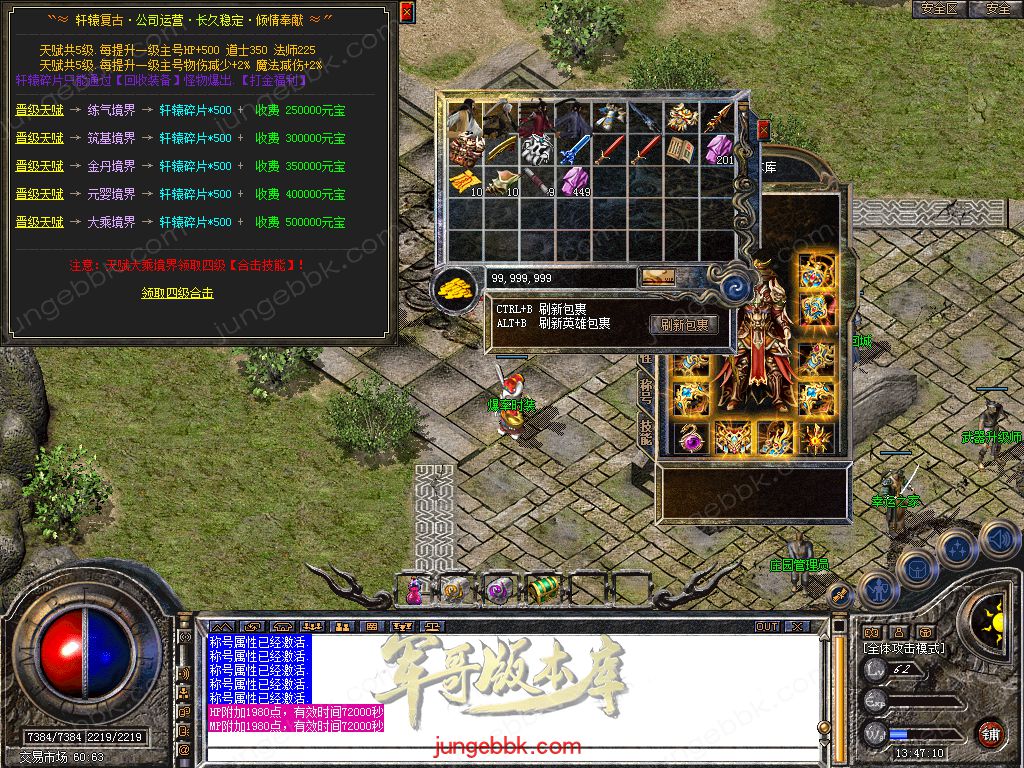This screenshot has height=768, width=1024.
Task: Use the green treasure chest hotbar item
Action: (543, 590)
